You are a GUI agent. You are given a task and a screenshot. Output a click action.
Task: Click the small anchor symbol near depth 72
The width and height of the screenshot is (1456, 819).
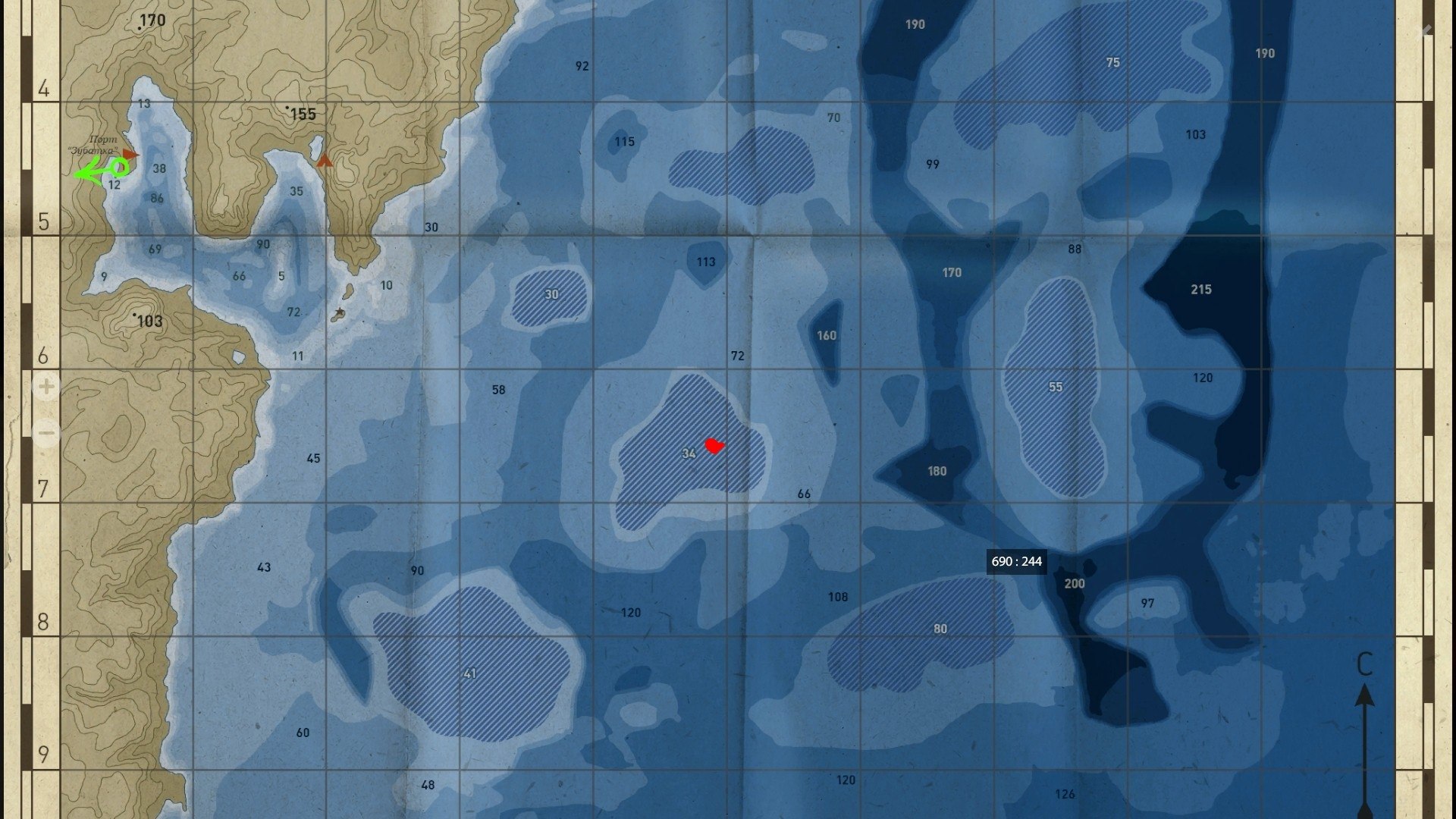[x=340, y=311]
